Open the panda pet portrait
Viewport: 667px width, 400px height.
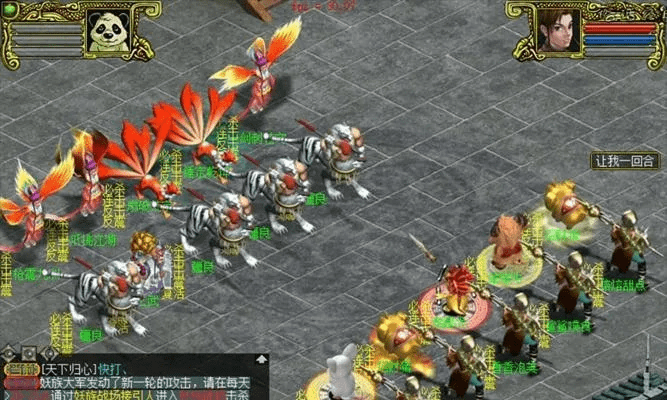[x=107, y=32]
